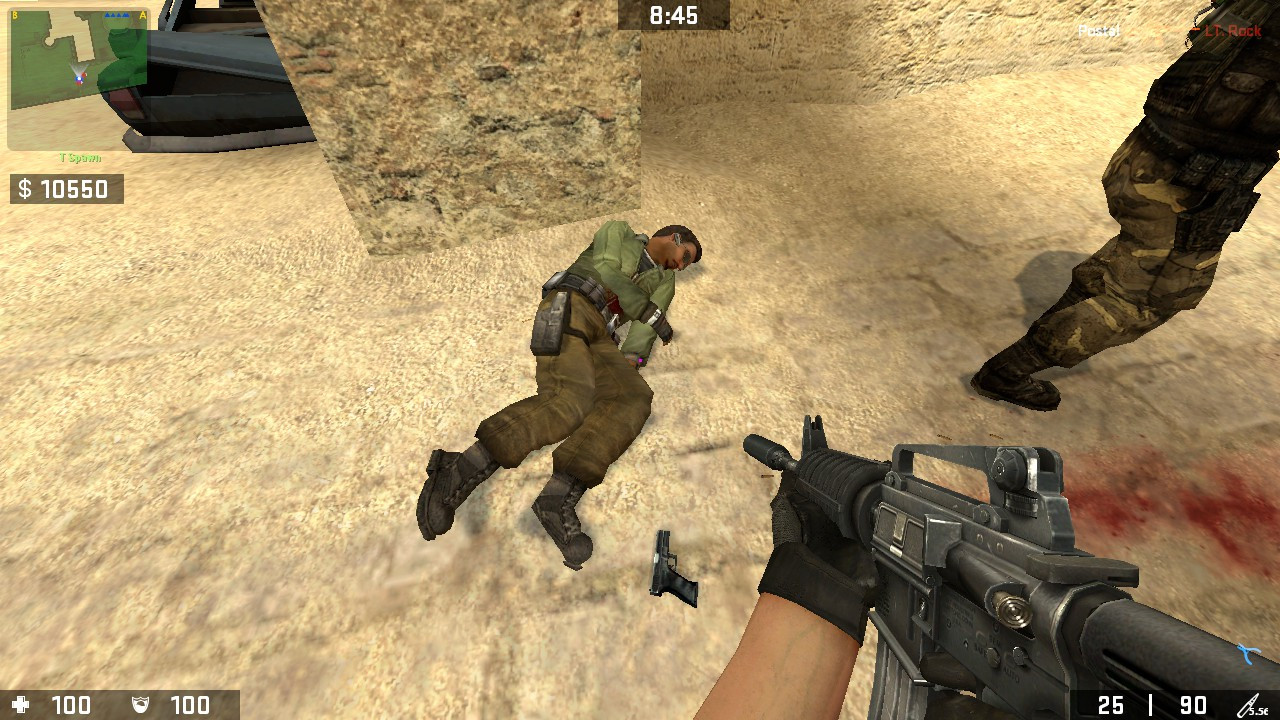Click the round timer showing 8:45
Viewport: 1280px width, 720px height.
[675, 13]
